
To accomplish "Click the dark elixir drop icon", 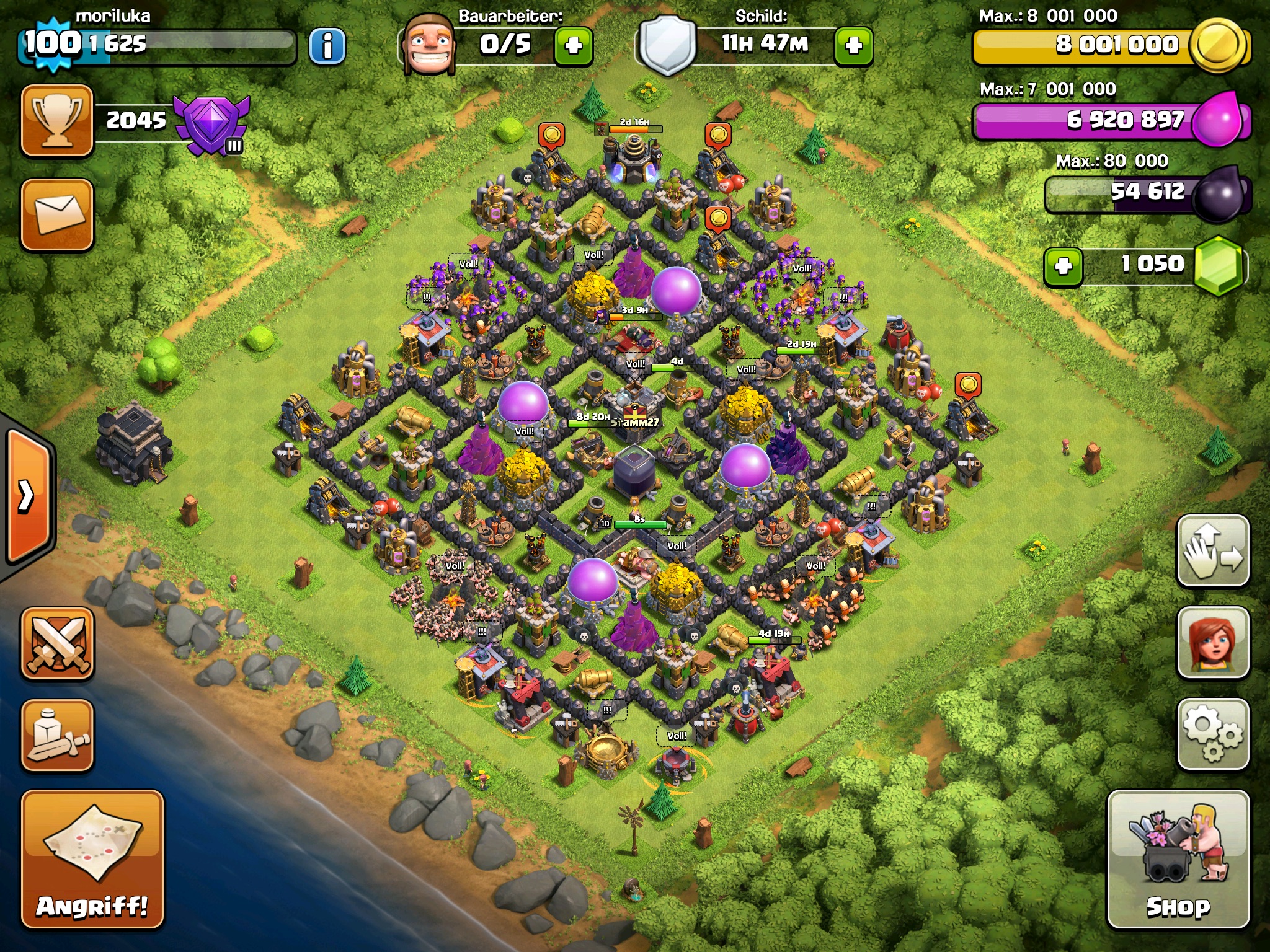I will pos(1218,195).
